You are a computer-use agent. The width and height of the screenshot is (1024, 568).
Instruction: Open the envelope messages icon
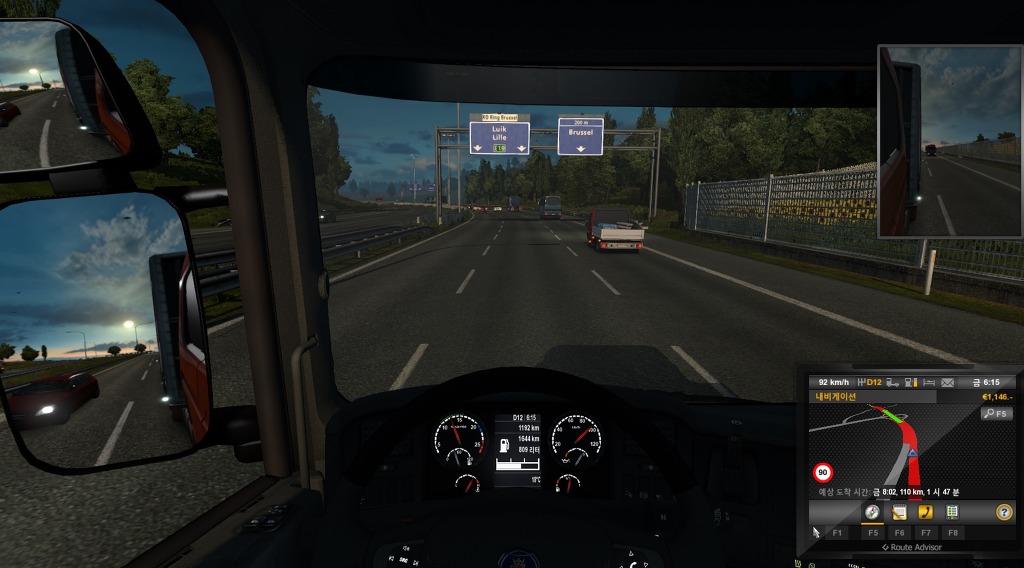pyautogui.click(x=947, y=382)
